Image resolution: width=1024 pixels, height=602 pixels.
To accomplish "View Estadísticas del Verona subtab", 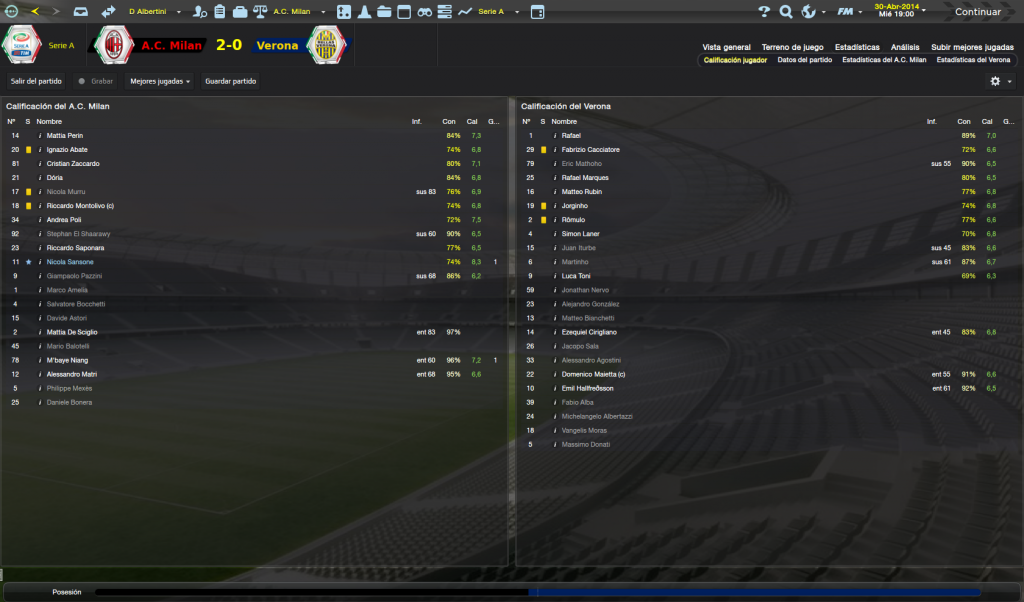I will pyautogui.click(x=973, y=60).
